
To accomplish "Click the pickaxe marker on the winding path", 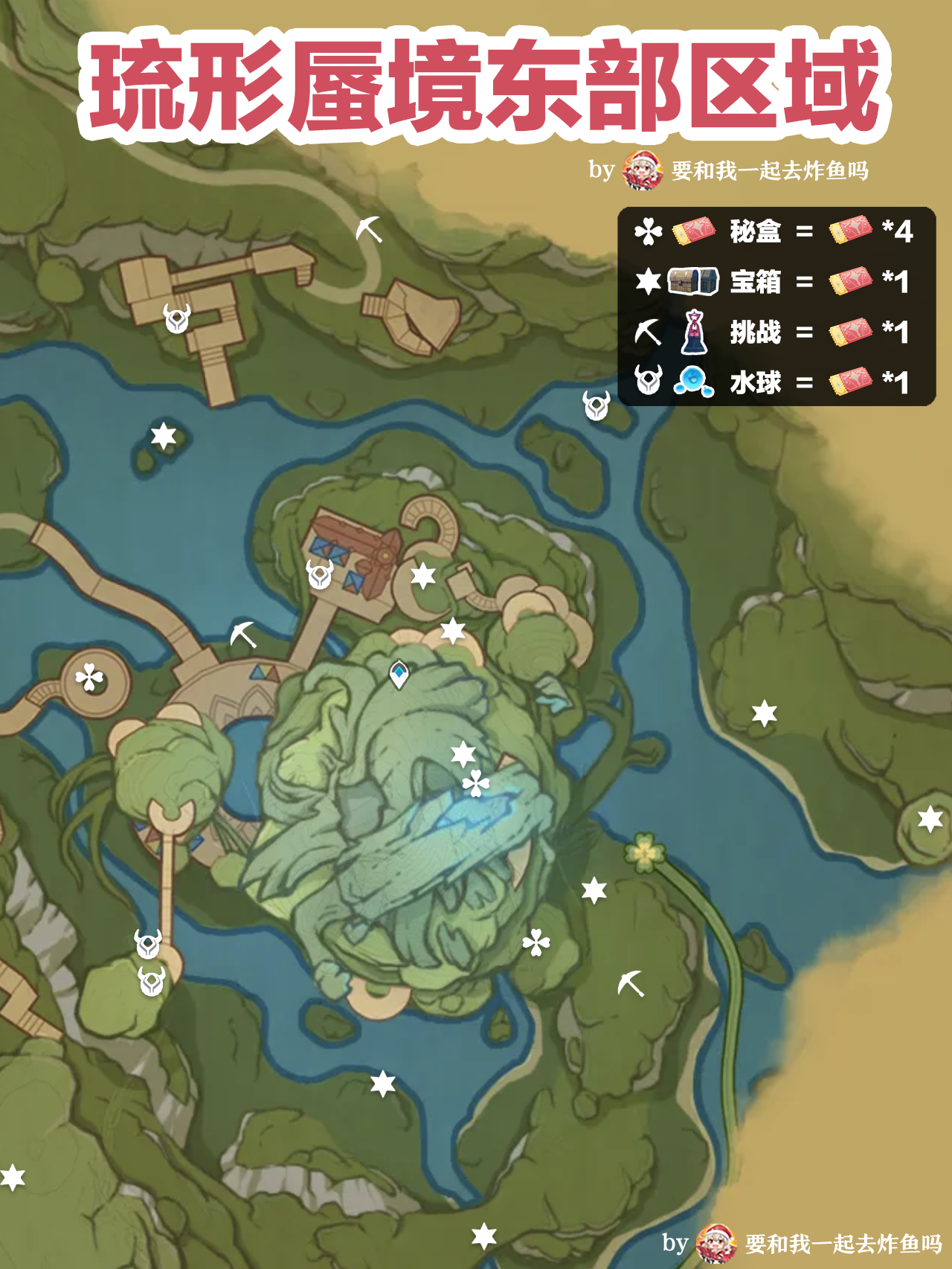I will [369, 229].
